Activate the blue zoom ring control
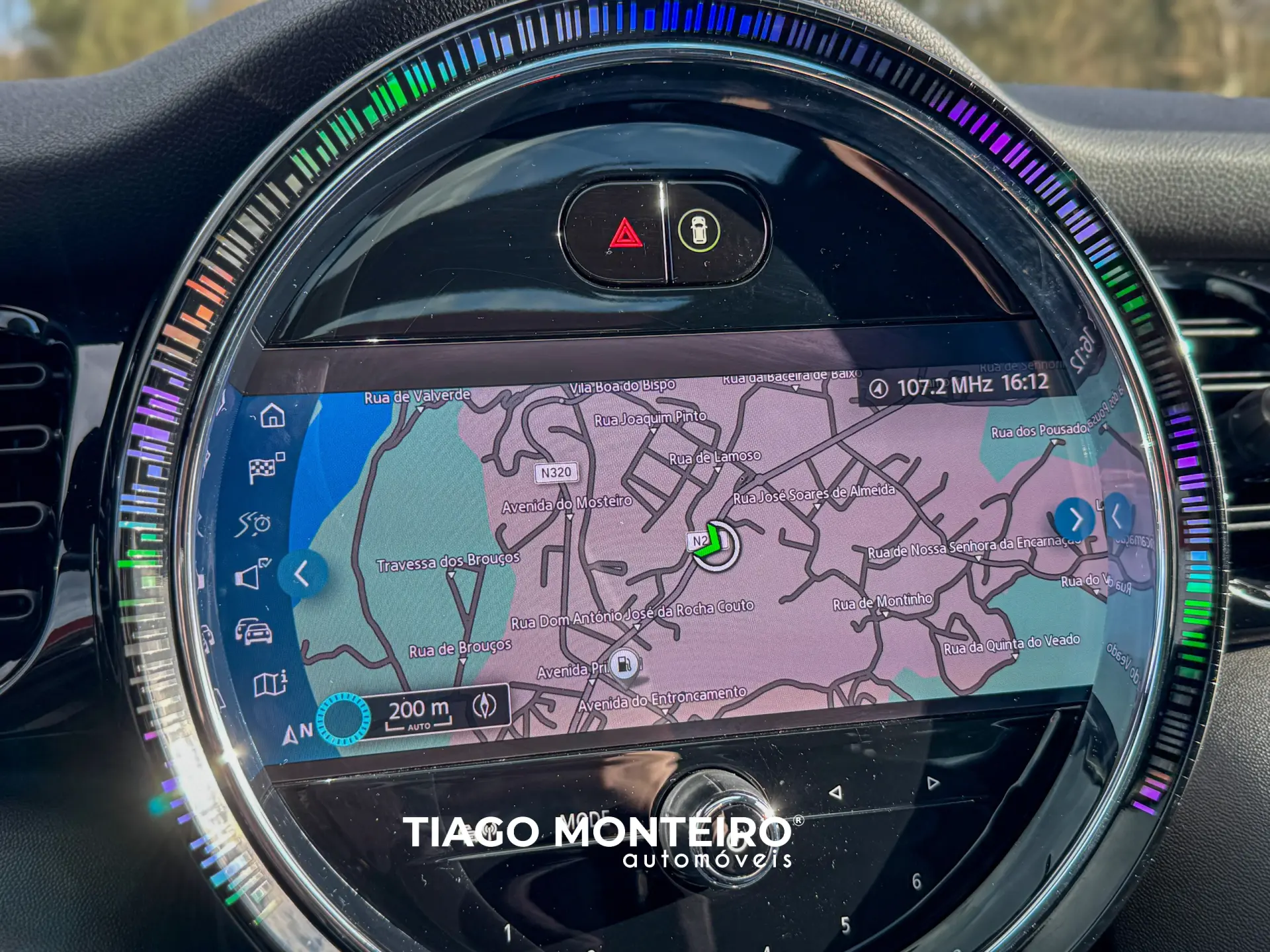The image size is (1270, 952). [343, 719]
